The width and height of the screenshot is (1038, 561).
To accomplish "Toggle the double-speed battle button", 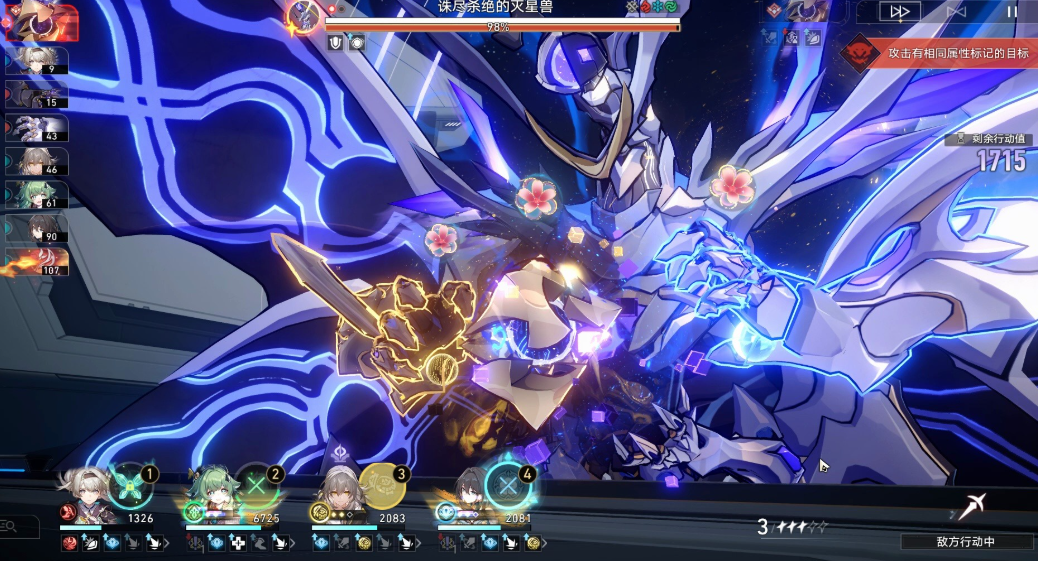I will 900,12.
